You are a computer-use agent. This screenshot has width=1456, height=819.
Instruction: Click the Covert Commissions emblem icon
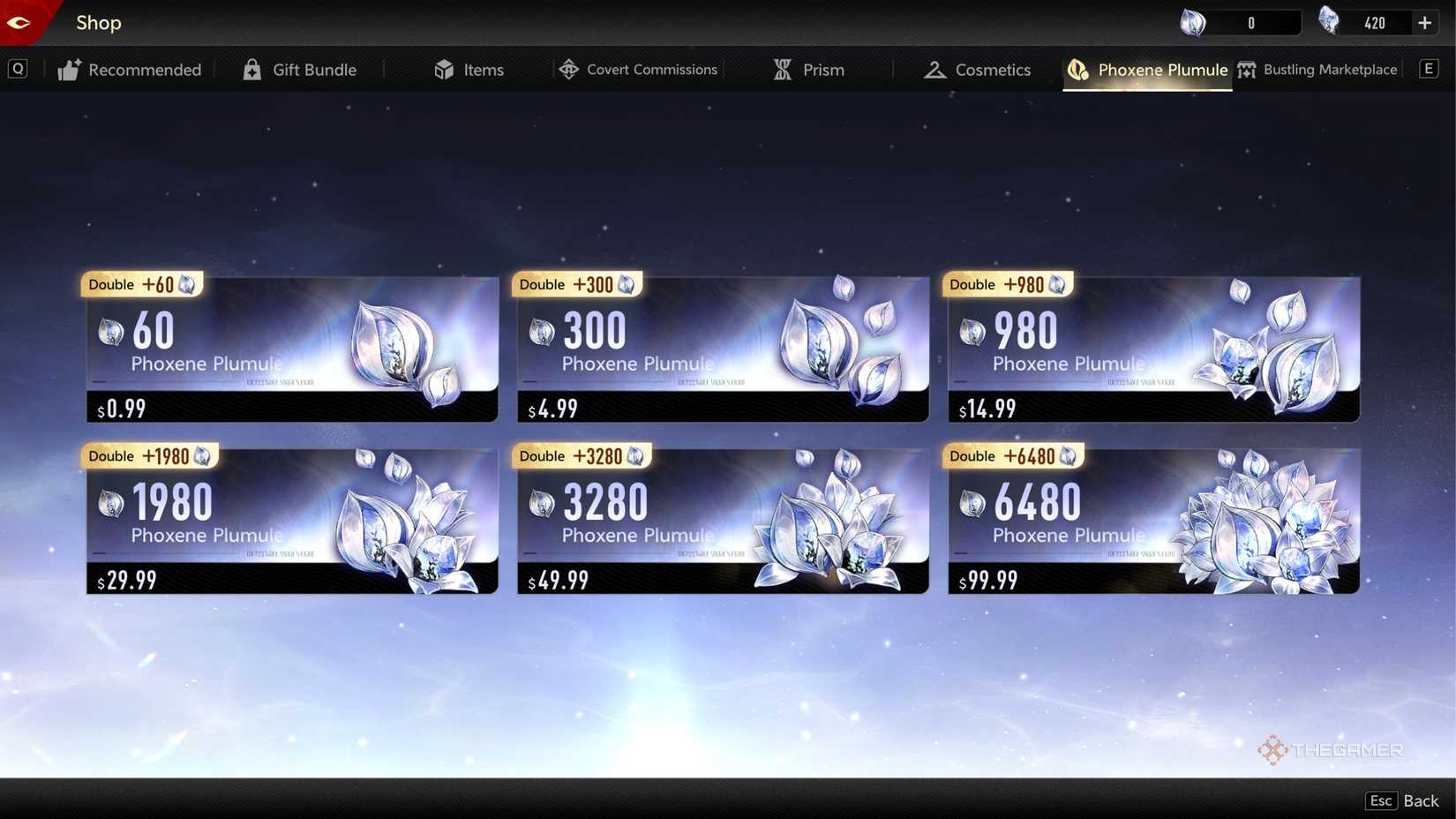point(569,69)
